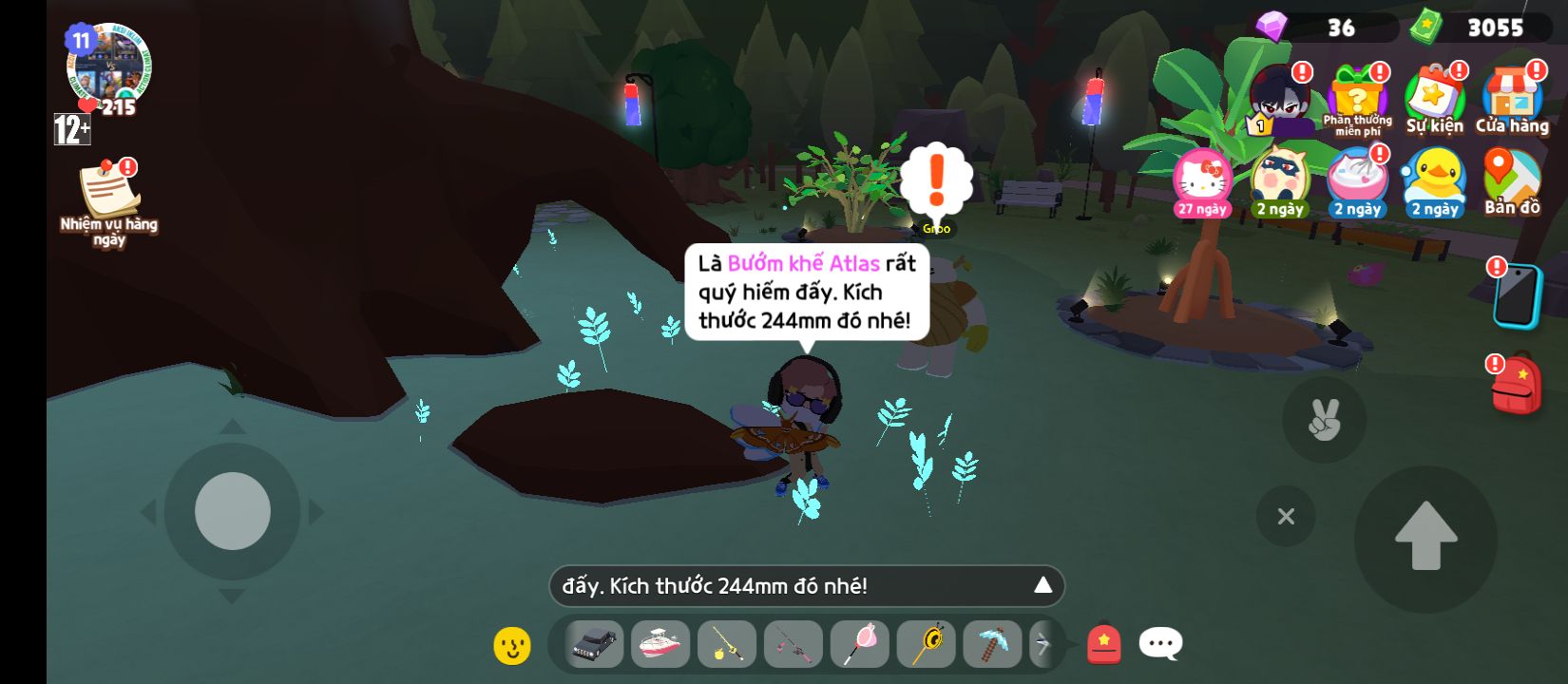Open the whipped cream bowl event

click(x=1357, y=180)
